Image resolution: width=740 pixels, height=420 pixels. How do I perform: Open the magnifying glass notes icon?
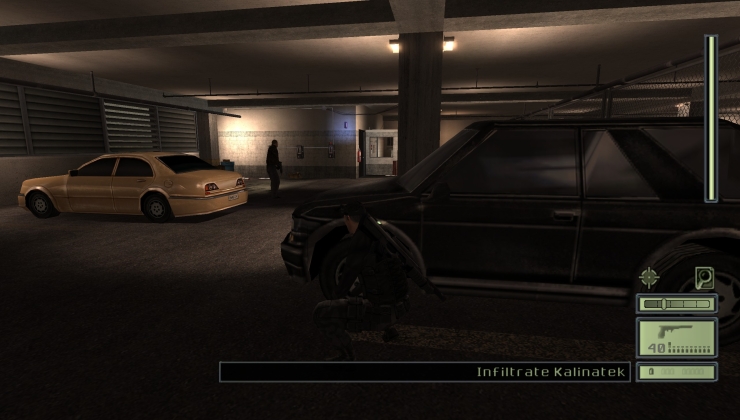pyautogui.click(x=704, y=277)
